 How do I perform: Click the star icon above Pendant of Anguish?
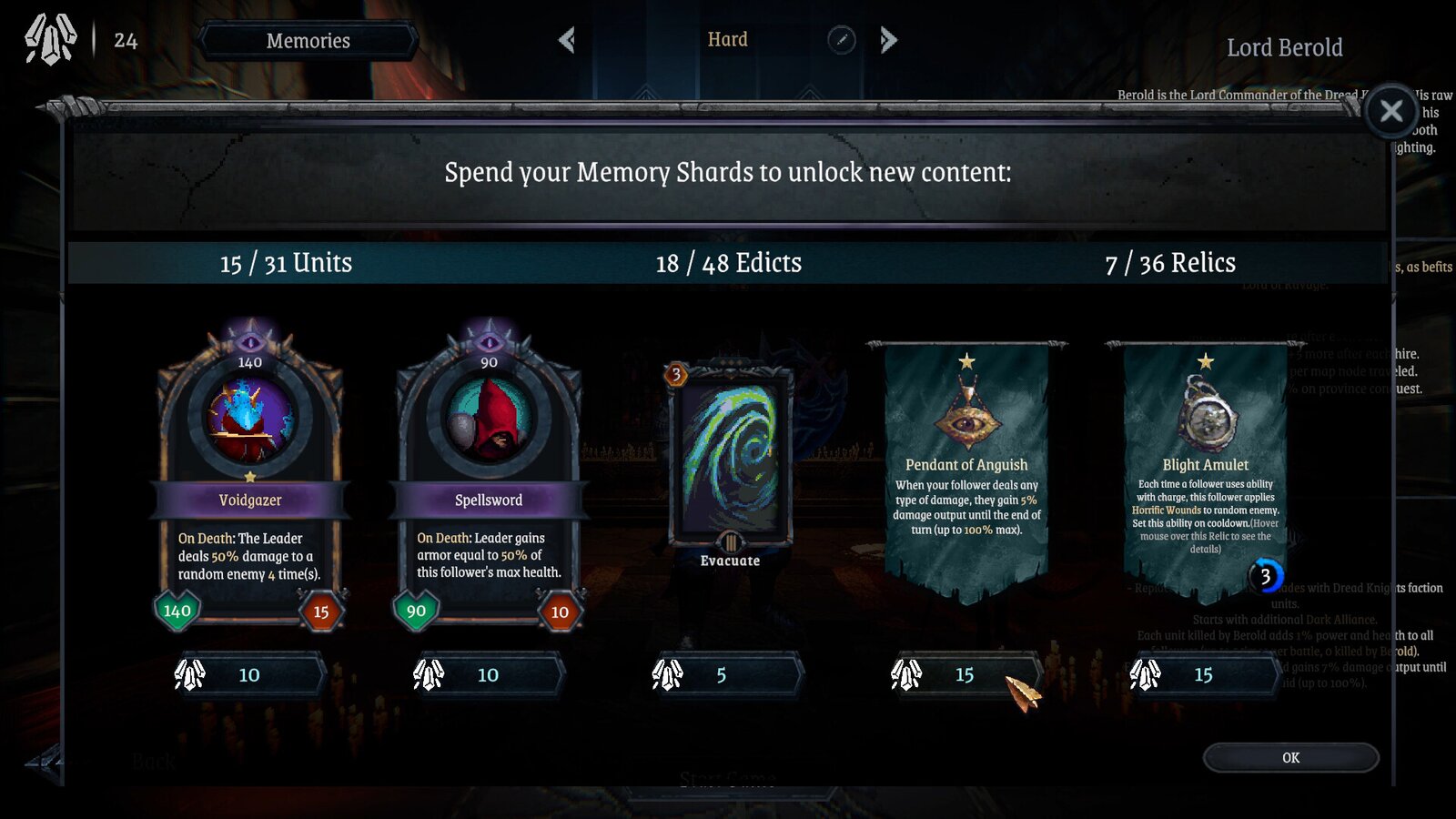tap(966, 362)
